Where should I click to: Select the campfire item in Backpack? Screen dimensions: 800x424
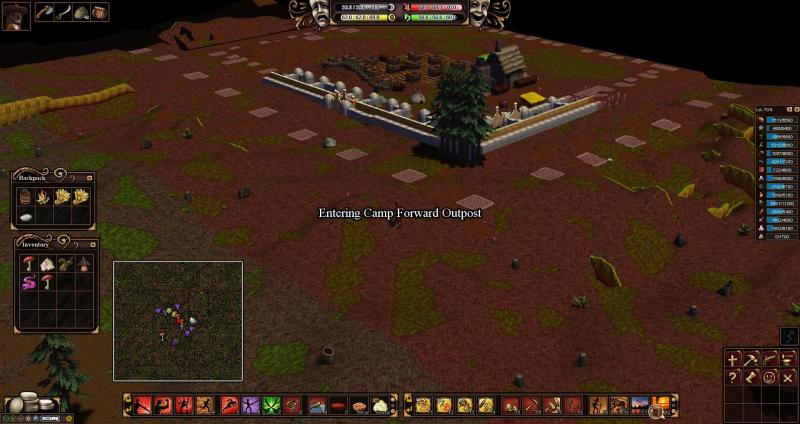pos(43,197)
